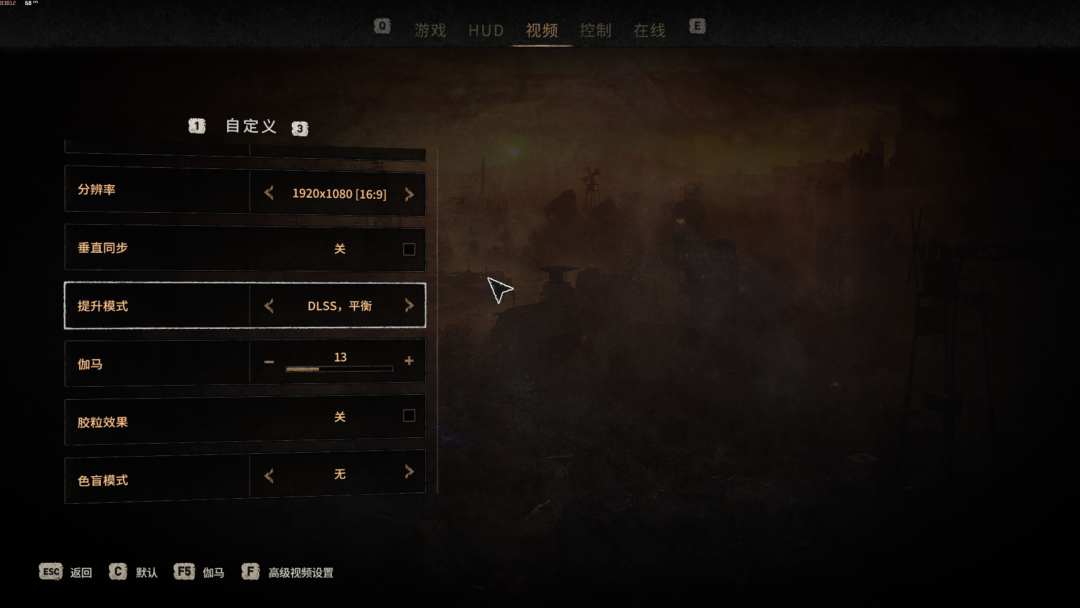Click the 伽马 slider bar

339,369
